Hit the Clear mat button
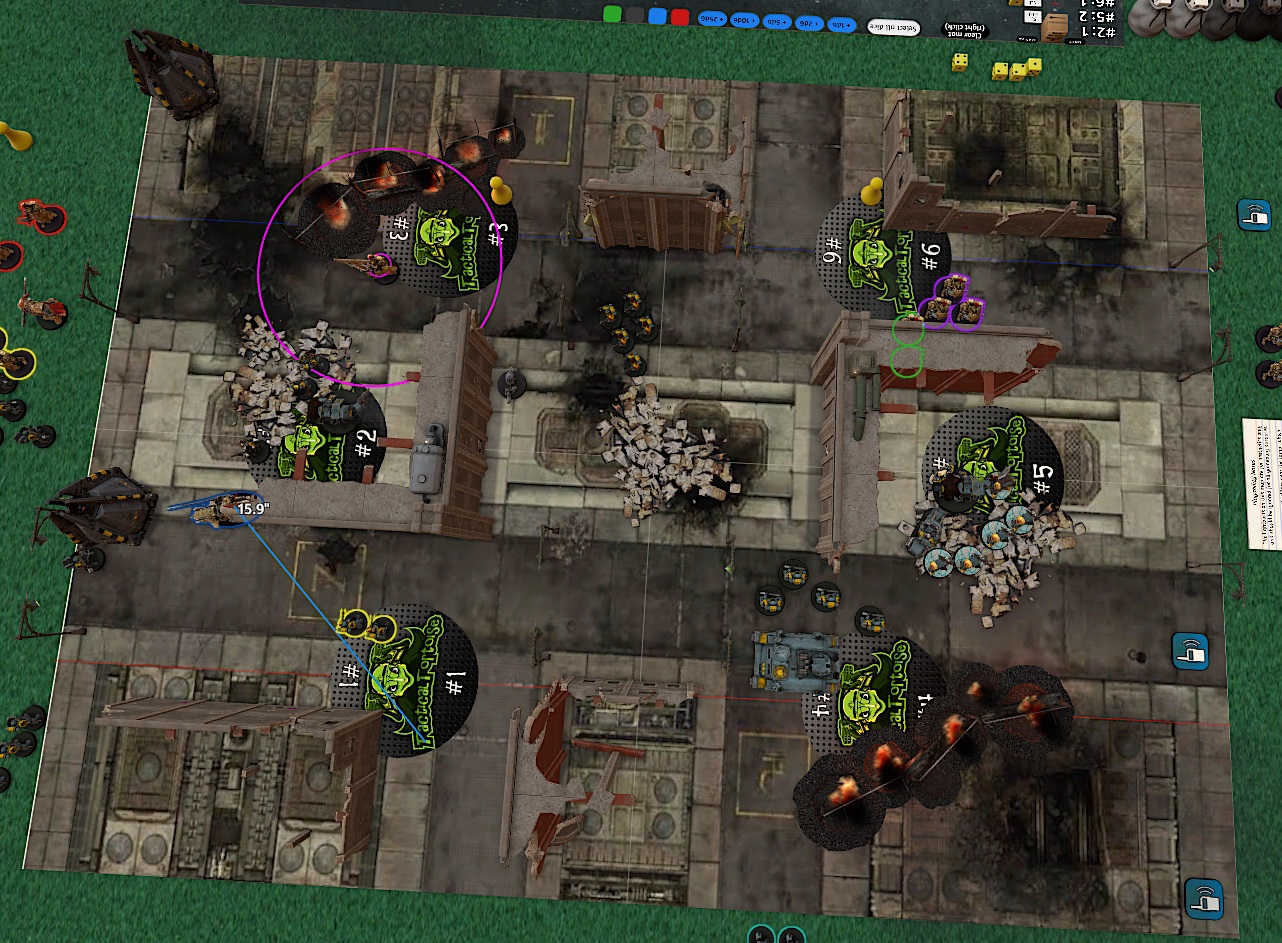Screen dimensions: 1282x943 click(968, 31)
